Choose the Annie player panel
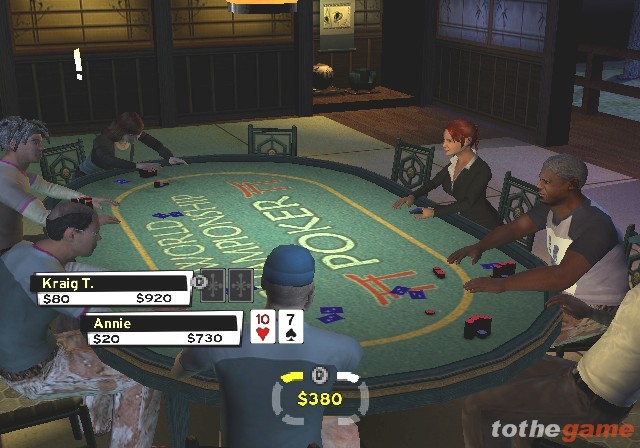Viewport: 640px width, 448px height. pyautogui.click(x=162, y=330)
